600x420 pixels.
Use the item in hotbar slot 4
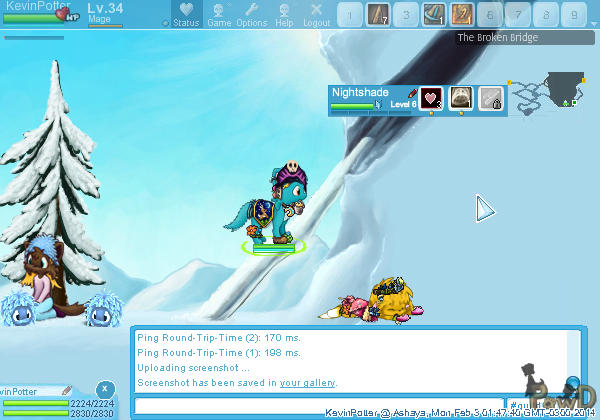point(433,14)
